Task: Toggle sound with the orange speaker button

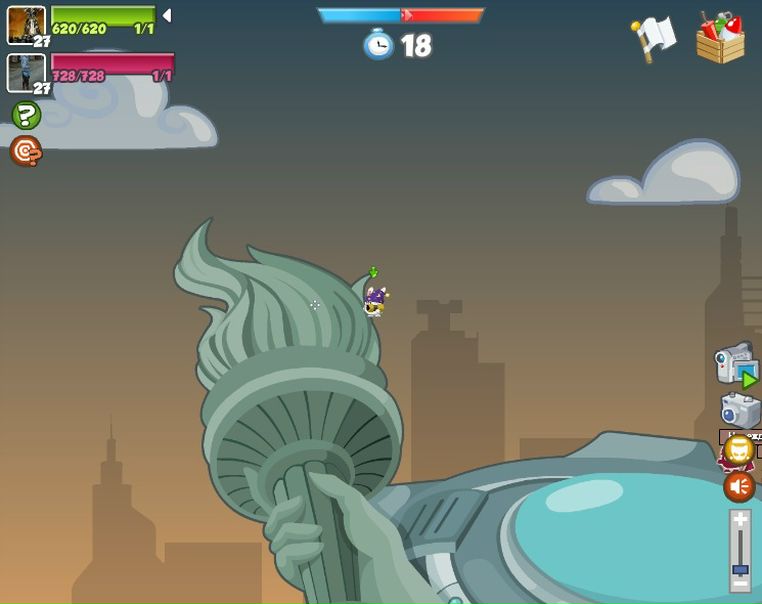Action: [739, 487]
